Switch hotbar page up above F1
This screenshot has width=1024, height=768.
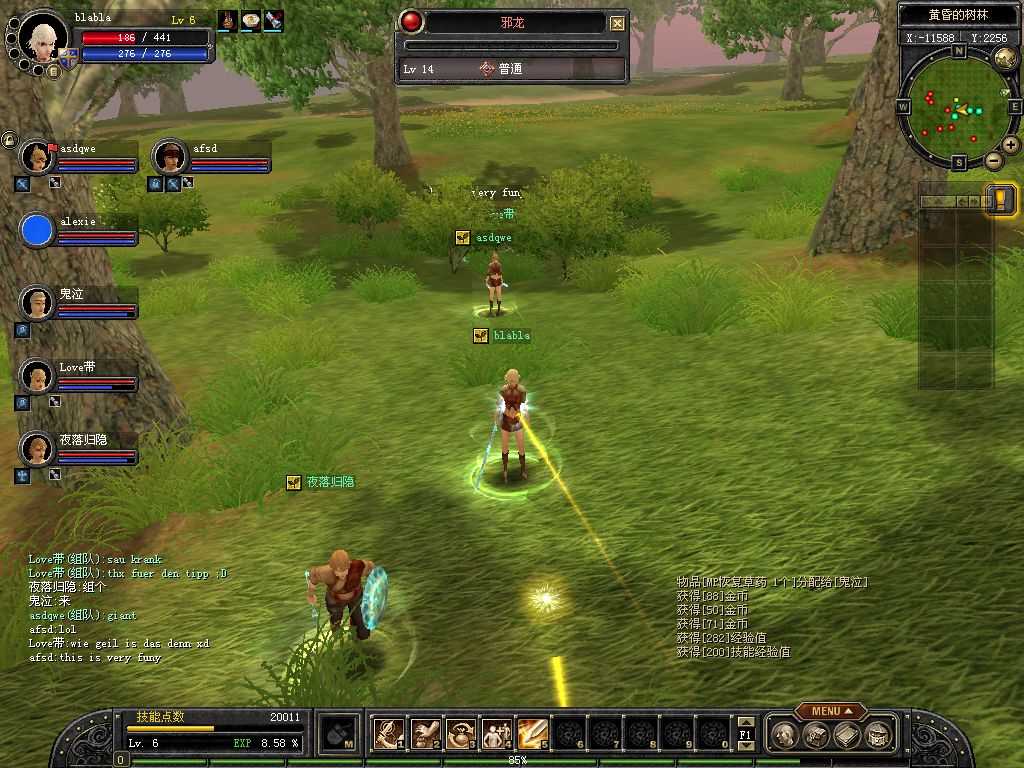tap(745, 721)
